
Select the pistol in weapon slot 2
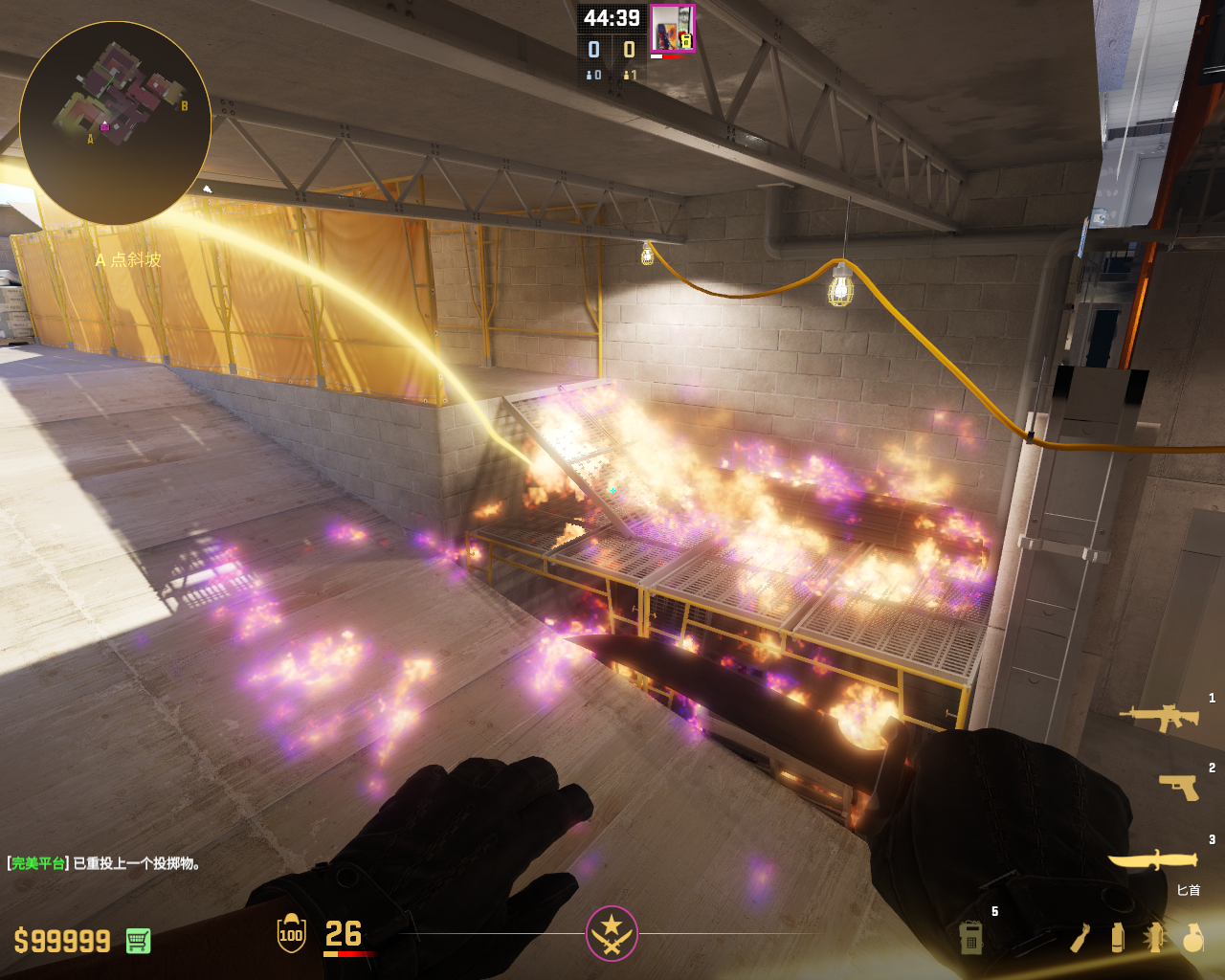click(x=1178, y=787)
